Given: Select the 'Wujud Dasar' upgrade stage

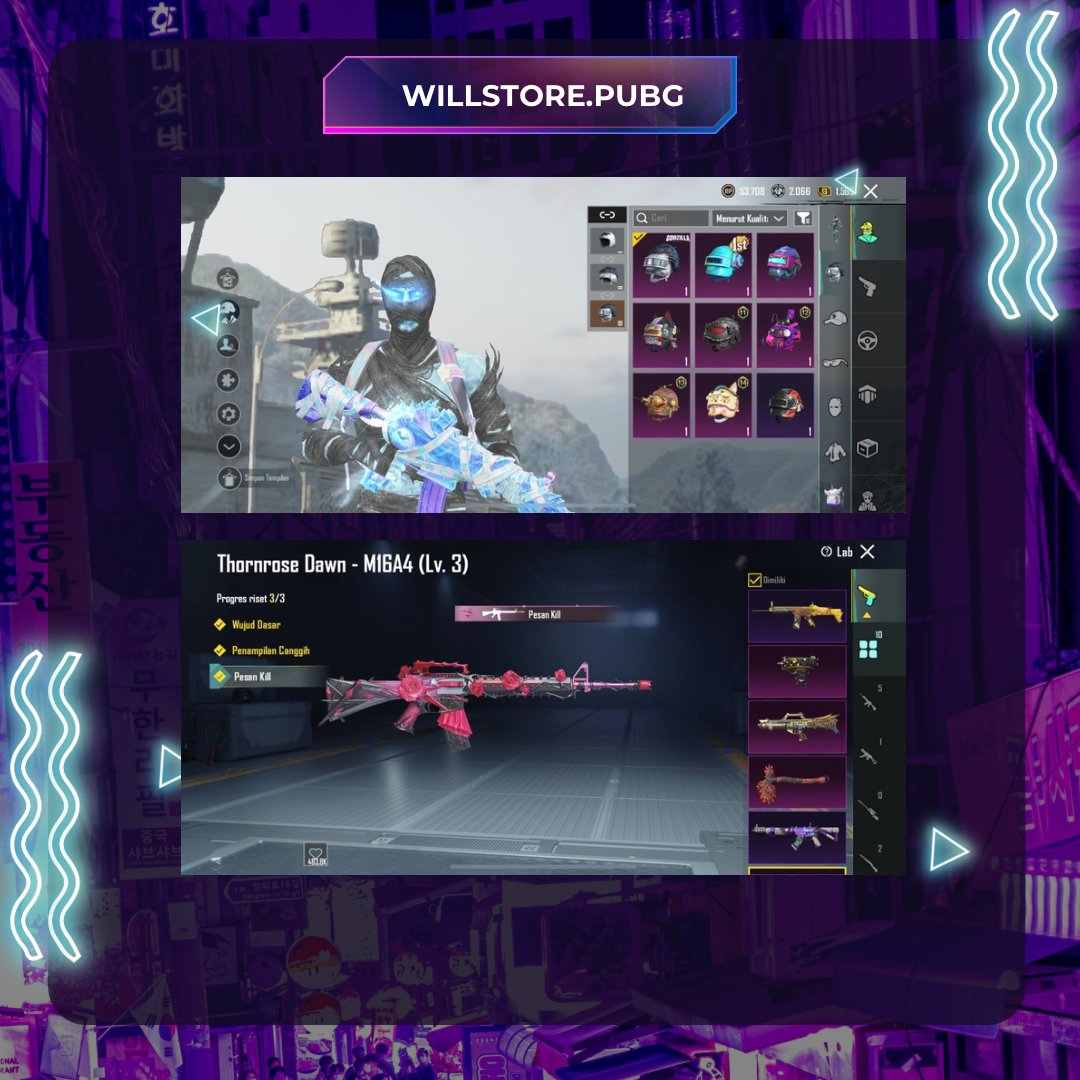Looking at the screenshot, I should point(256,625).
